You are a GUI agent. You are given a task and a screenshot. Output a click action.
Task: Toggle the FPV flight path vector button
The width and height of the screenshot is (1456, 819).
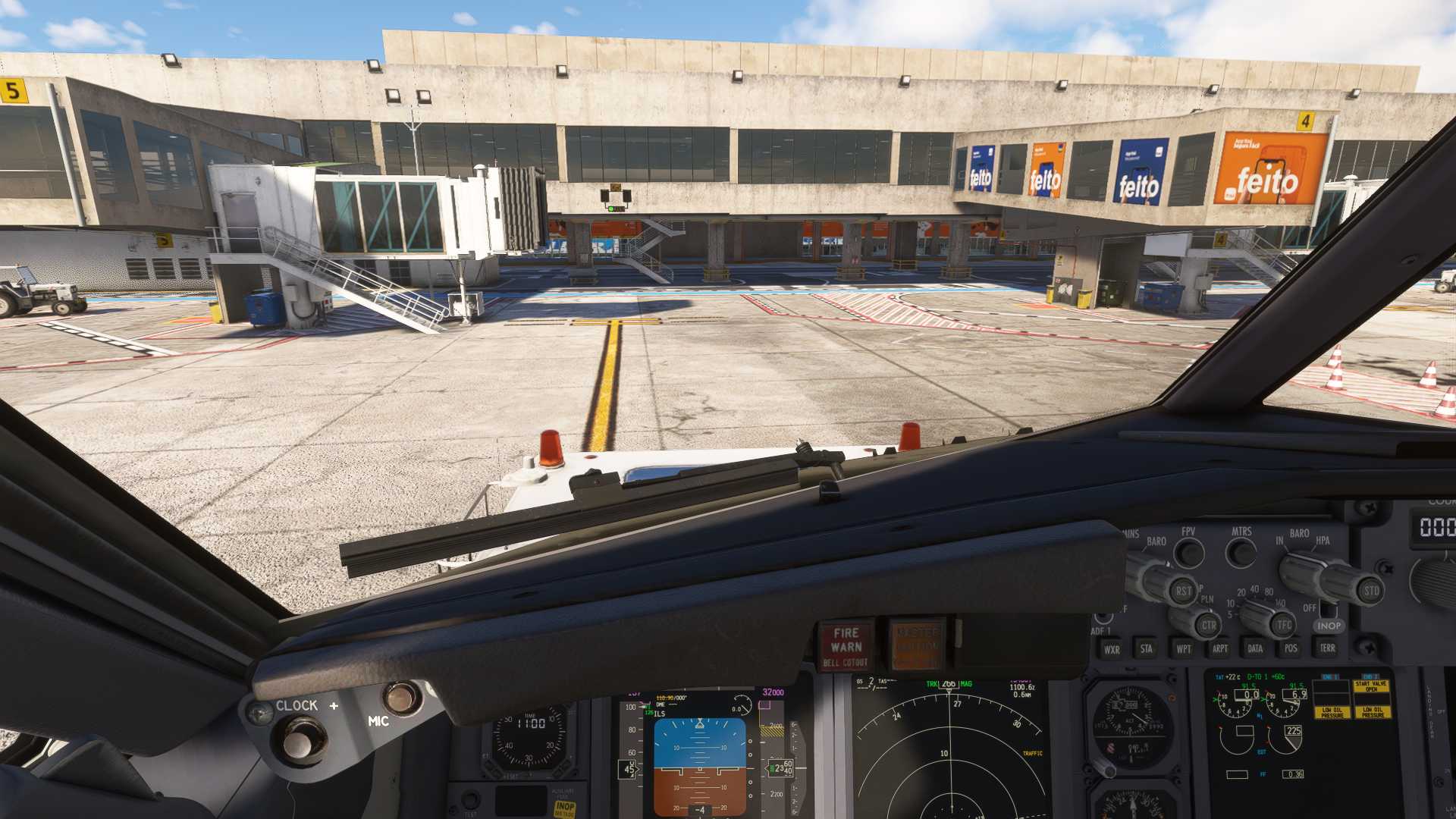[x=1188, y=554]
